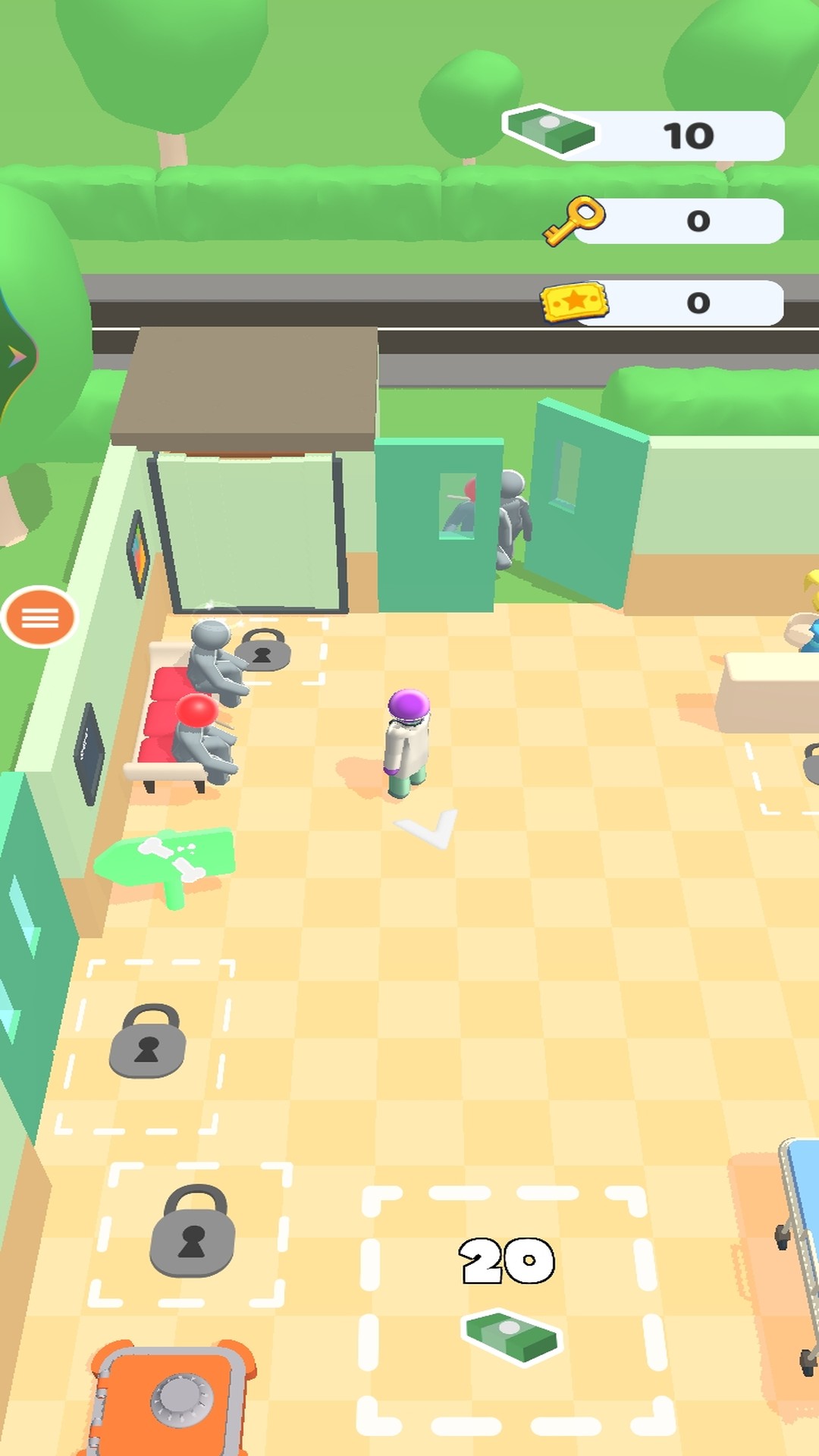Image resolution: width=819 pixels, height=1456 pixels.
Task: Open the orange hamburger menu button
Action: point(39,617)
